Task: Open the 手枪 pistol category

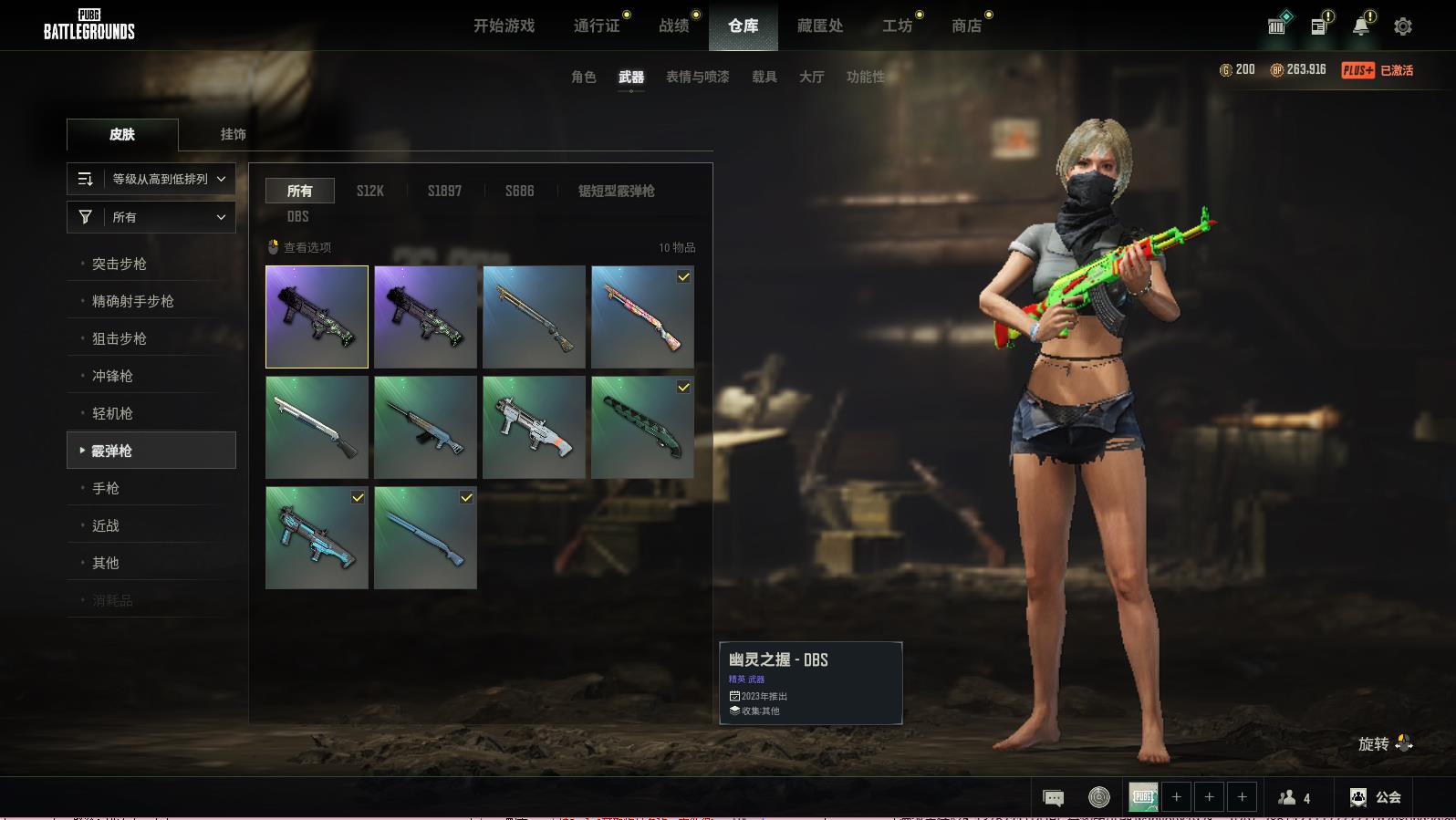Action: click(x=106, y=488)
